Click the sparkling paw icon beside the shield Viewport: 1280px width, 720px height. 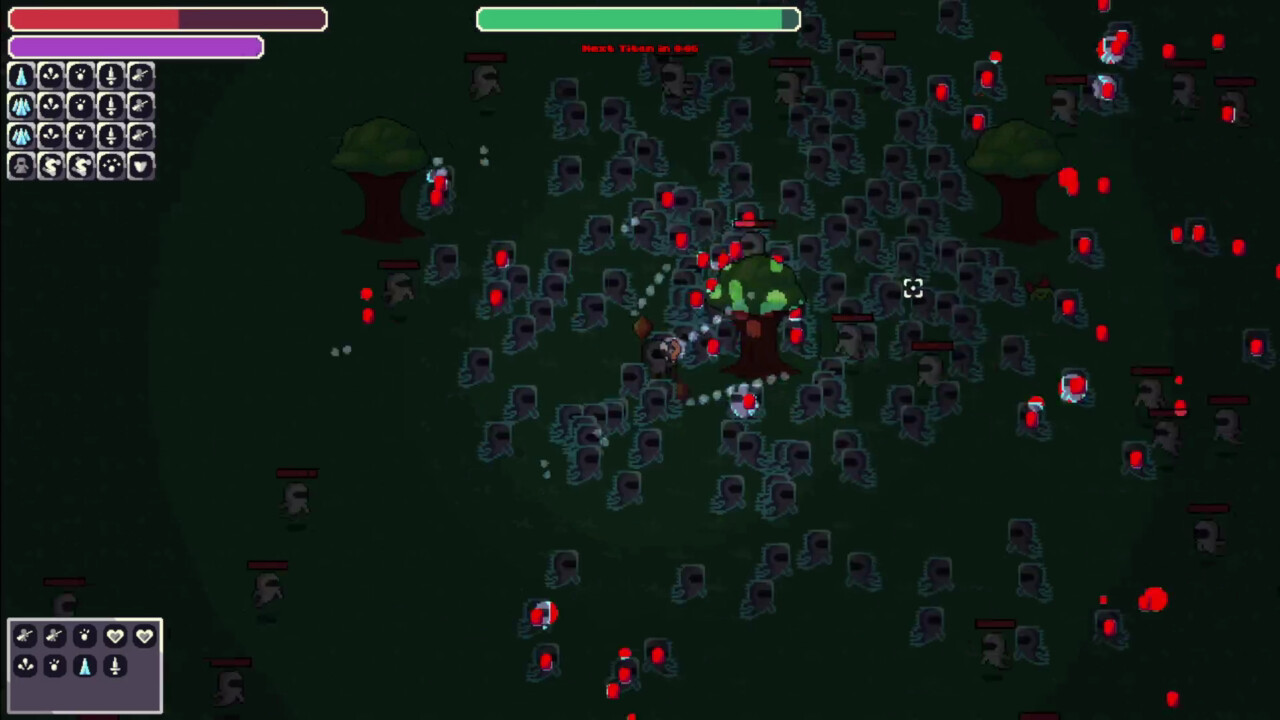coord(110,166)
